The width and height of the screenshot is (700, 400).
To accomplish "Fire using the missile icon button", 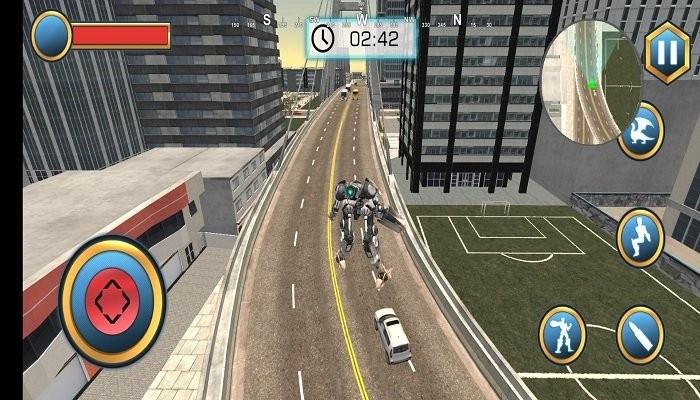I will point(639,334).
